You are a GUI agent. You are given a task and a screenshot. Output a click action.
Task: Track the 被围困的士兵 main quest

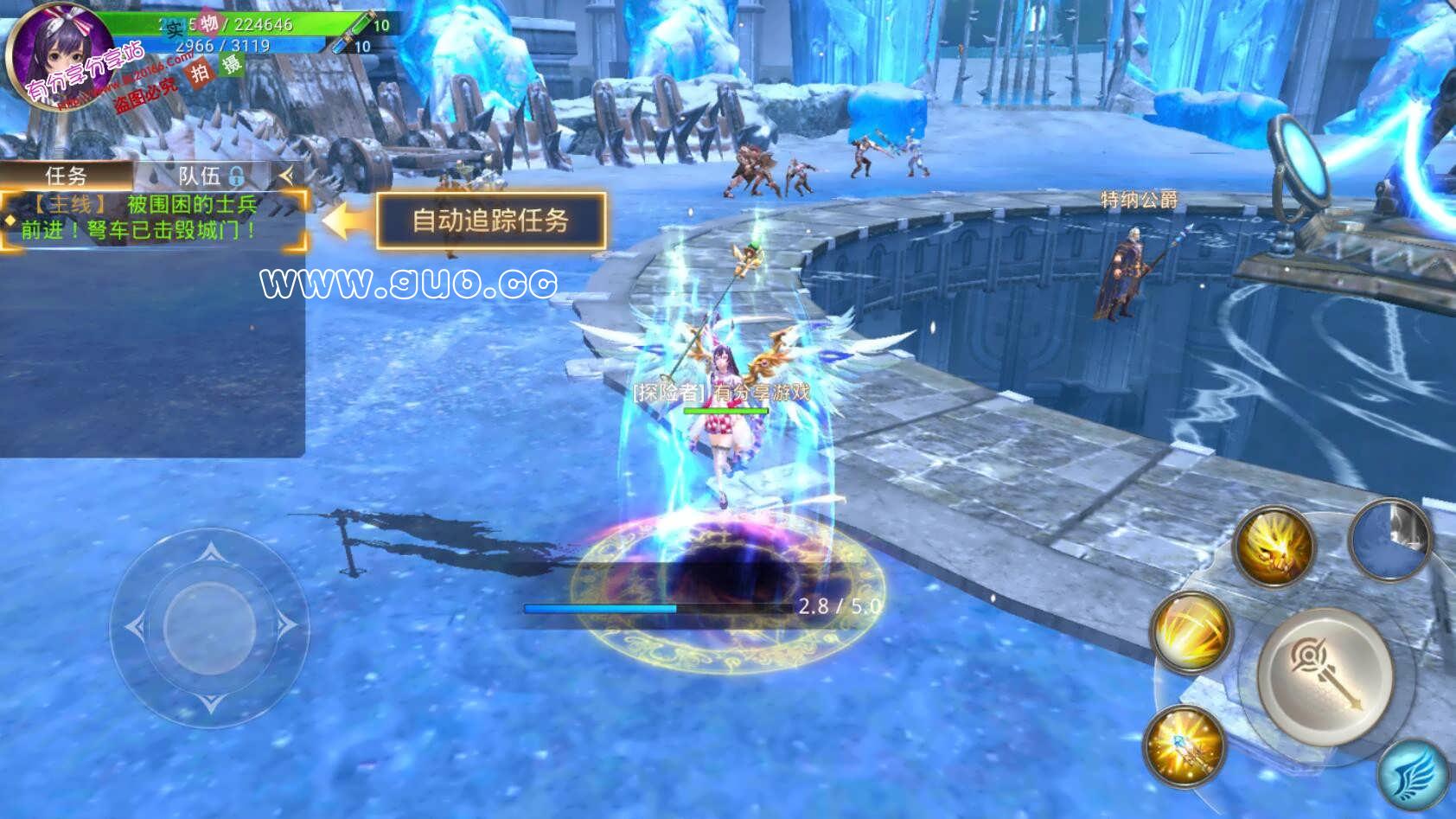click(x=152, y=218)
